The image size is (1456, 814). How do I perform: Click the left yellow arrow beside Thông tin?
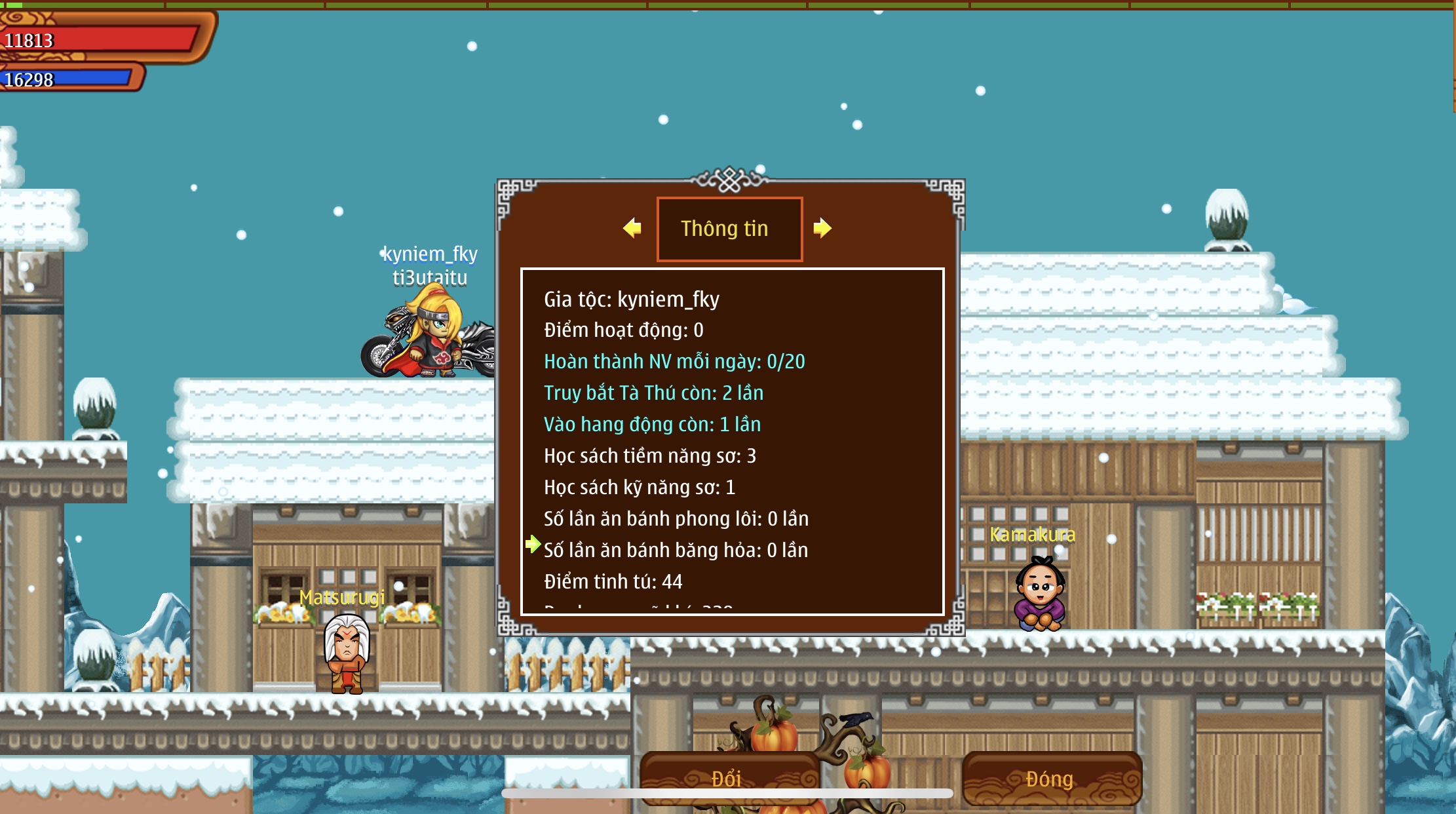pyautogui.click(x=632, y=228)
